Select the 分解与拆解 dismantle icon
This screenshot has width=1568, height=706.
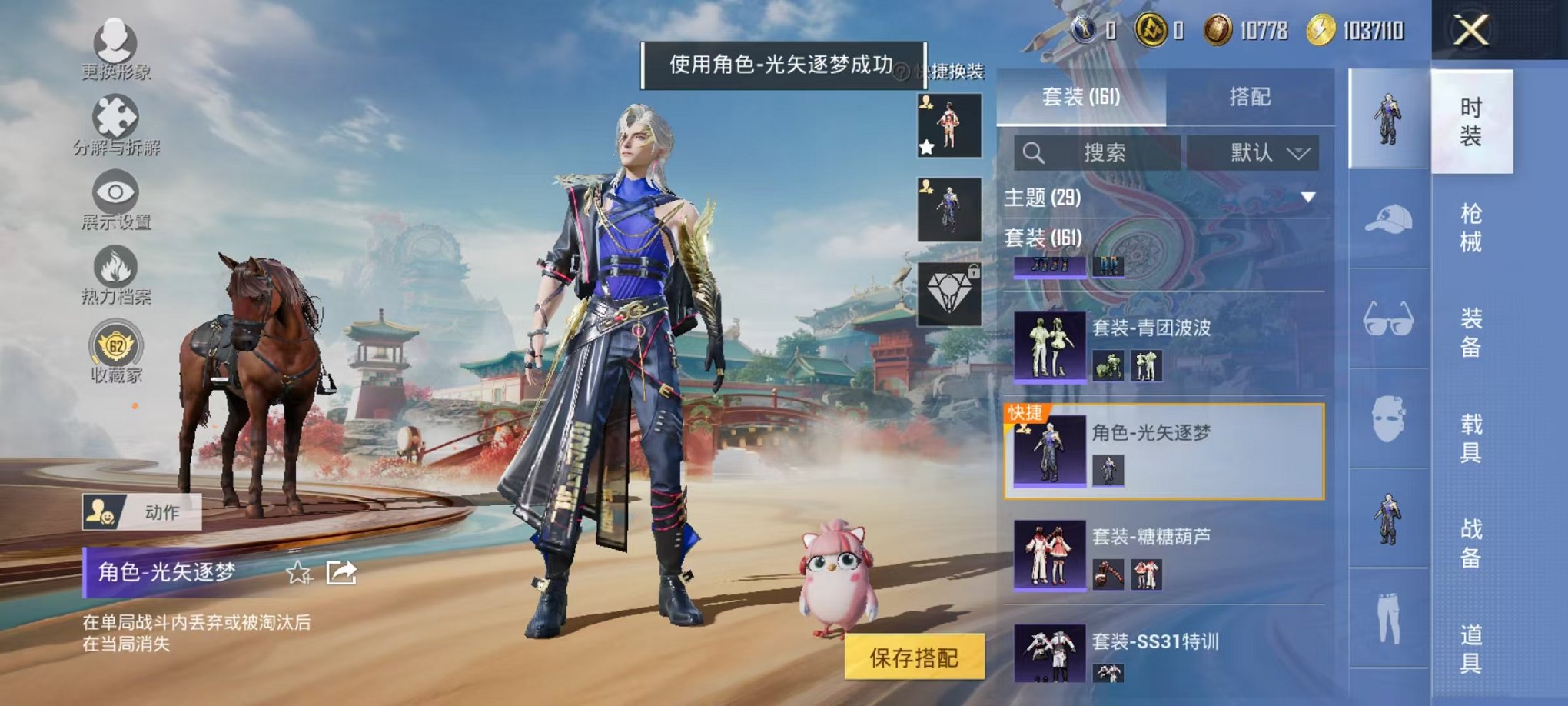(115, 115)
